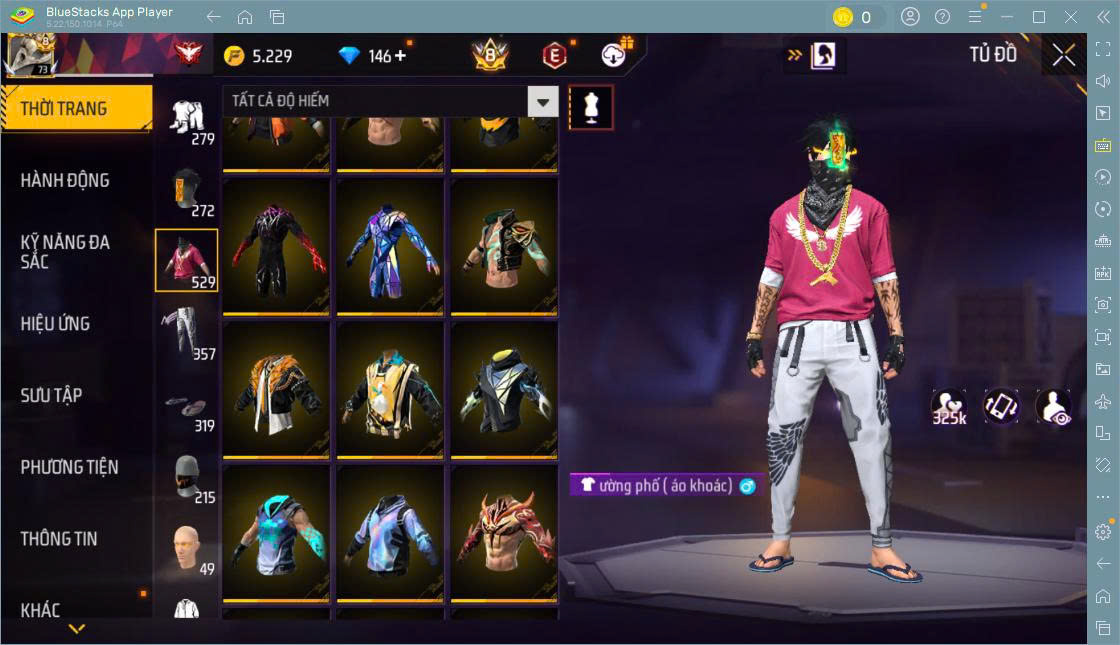This screenshot has height=645, width=1120.
Task: Maximize the BlueStacks window
Action: click(x=1038, y=17)
